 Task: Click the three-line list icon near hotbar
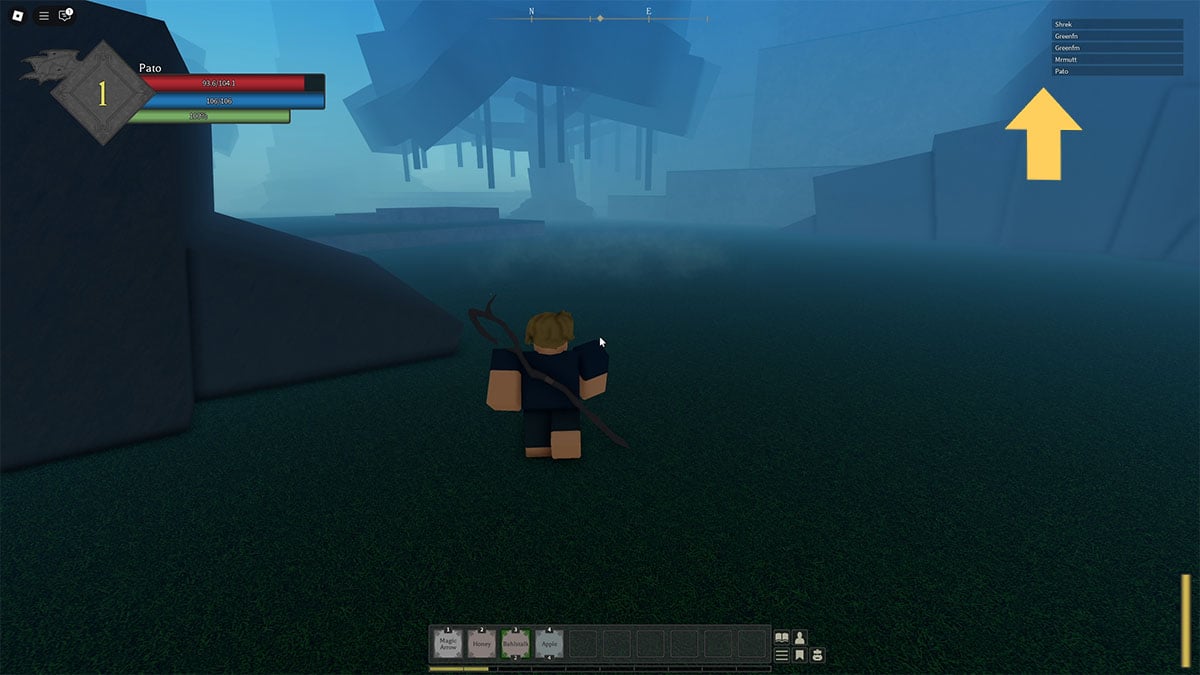782,656
